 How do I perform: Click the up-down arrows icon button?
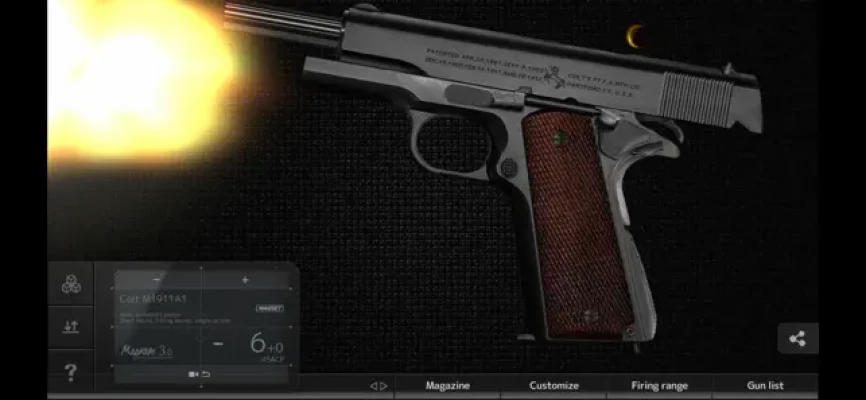(x=71, y=327)
